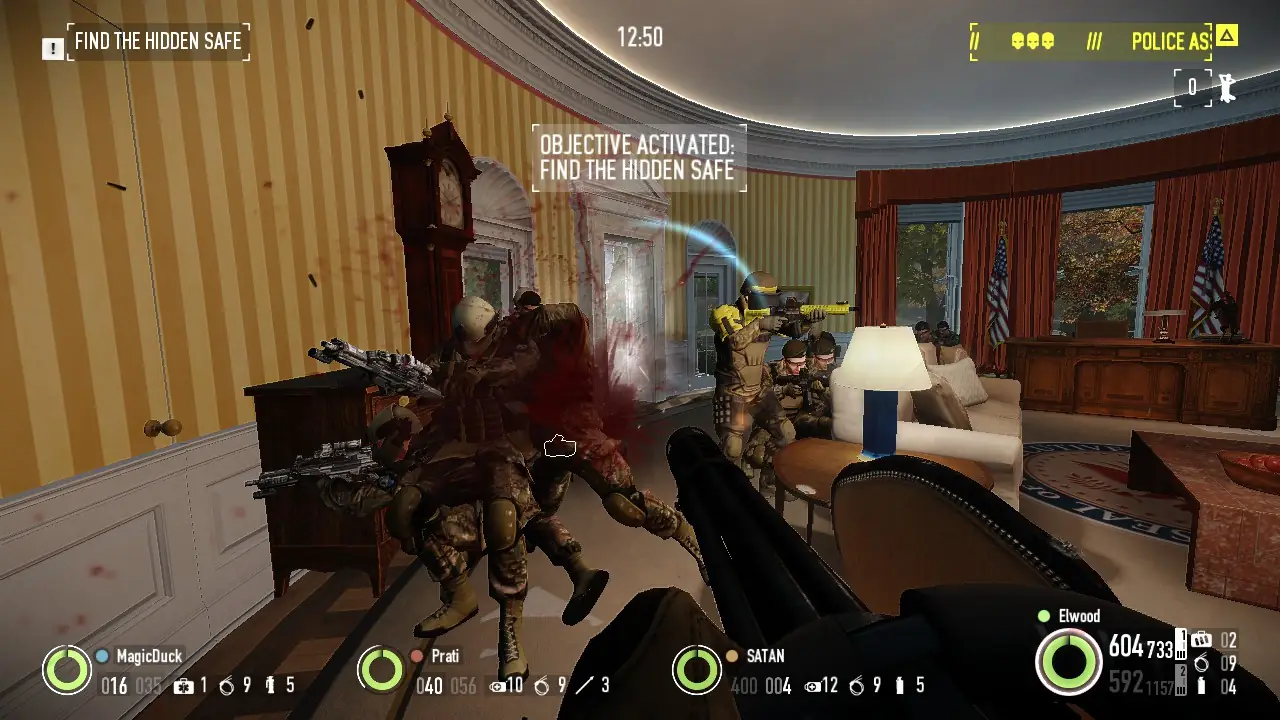This screenshot has height=720, width=1280.
Task: Expand the FIND THE HIDDEN SAFE objective banner
Action: click(158, 41)
